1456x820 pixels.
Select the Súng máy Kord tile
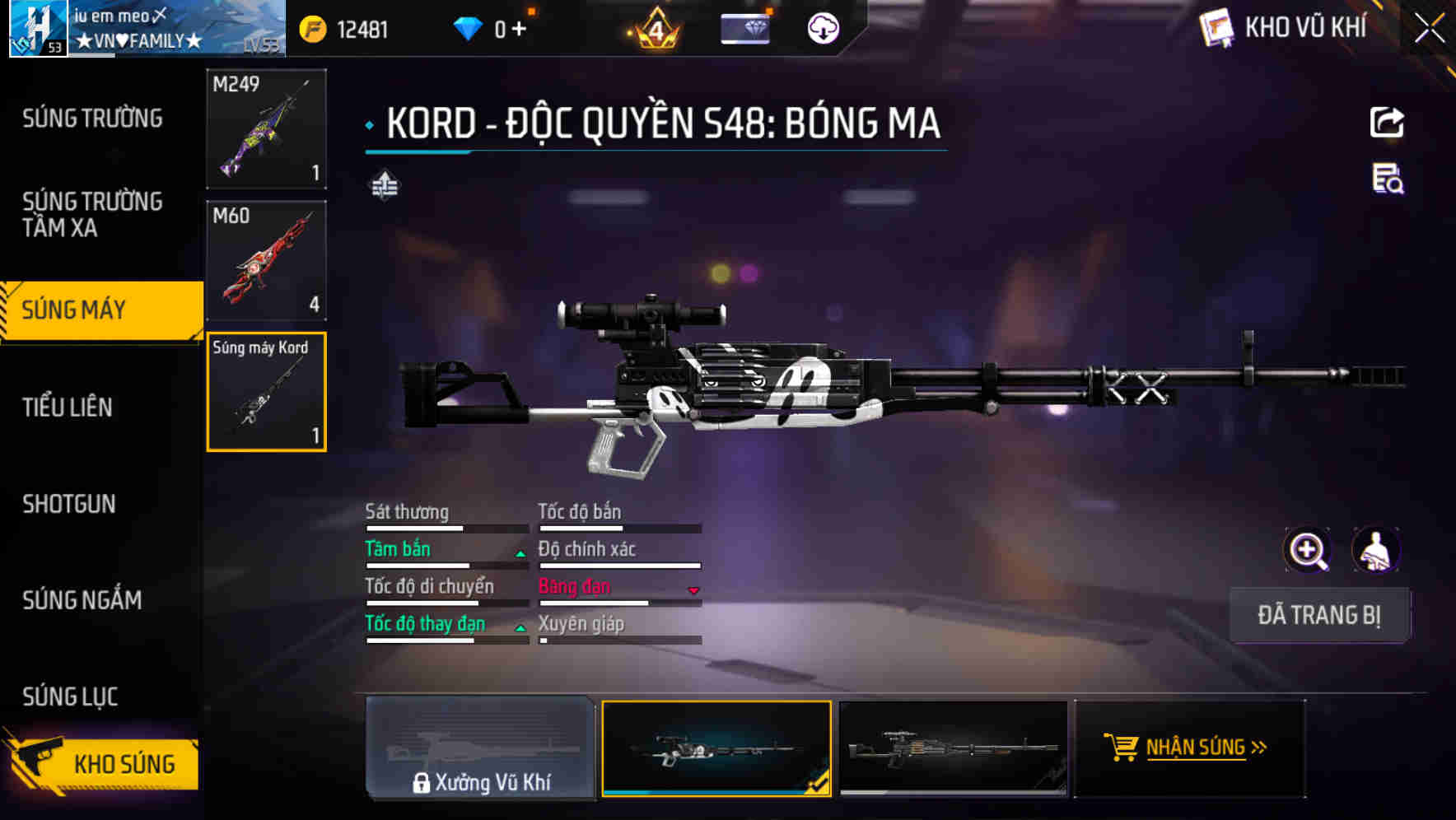266,392
